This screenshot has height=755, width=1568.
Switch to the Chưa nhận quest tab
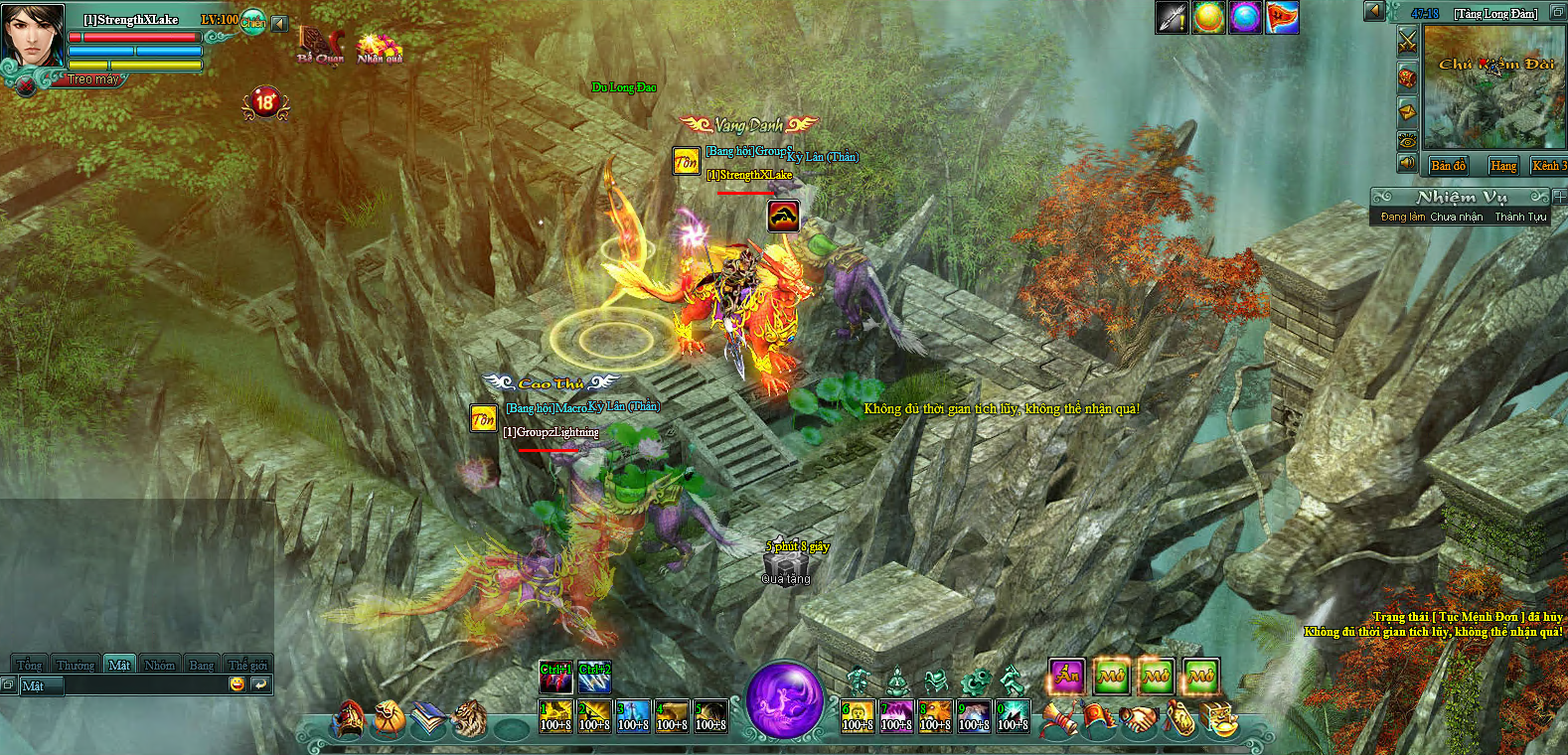[1456, 217]
